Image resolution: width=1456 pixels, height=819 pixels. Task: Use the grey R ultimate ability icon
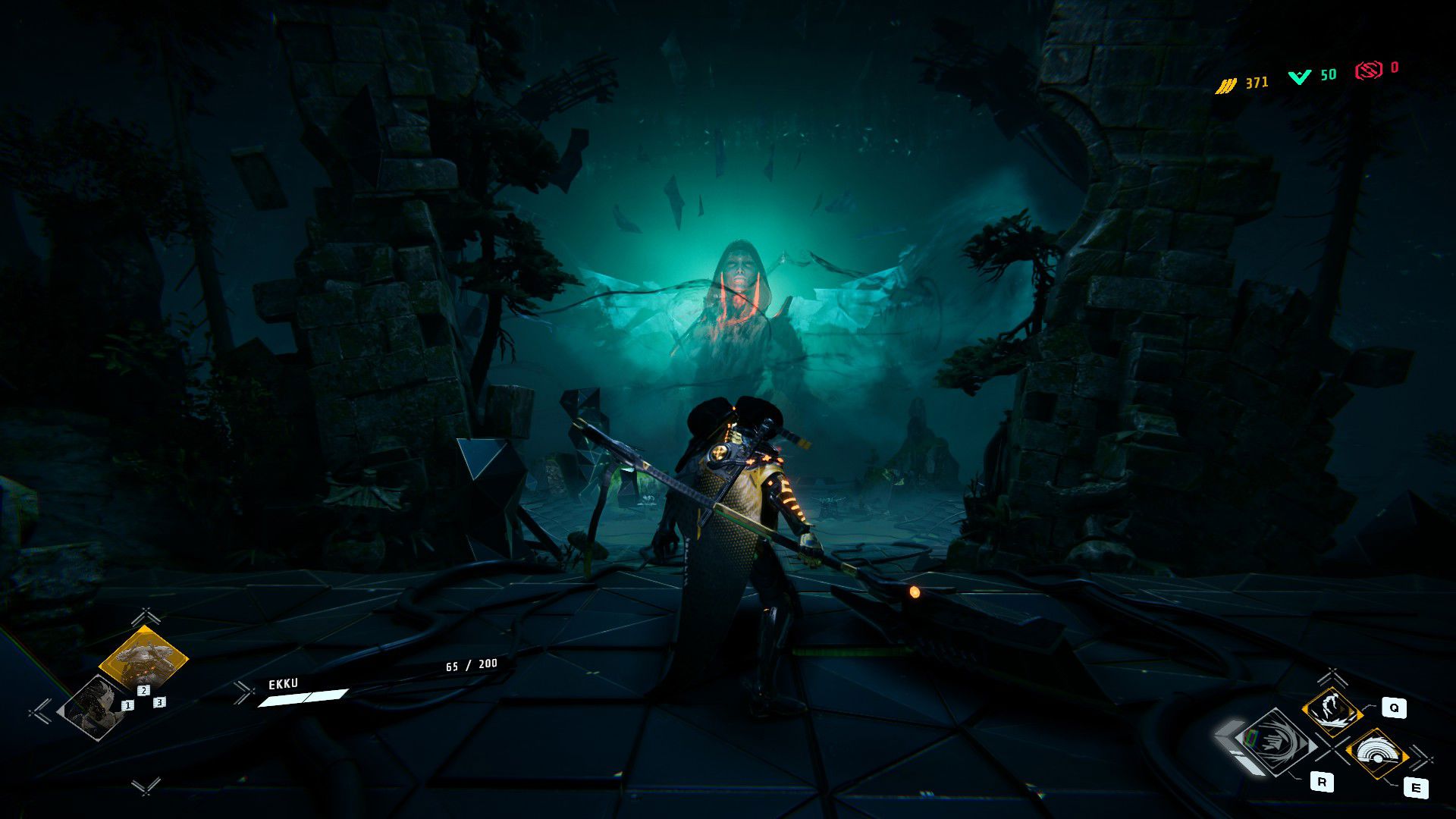pyautogui.click(x=1277, y=742)
